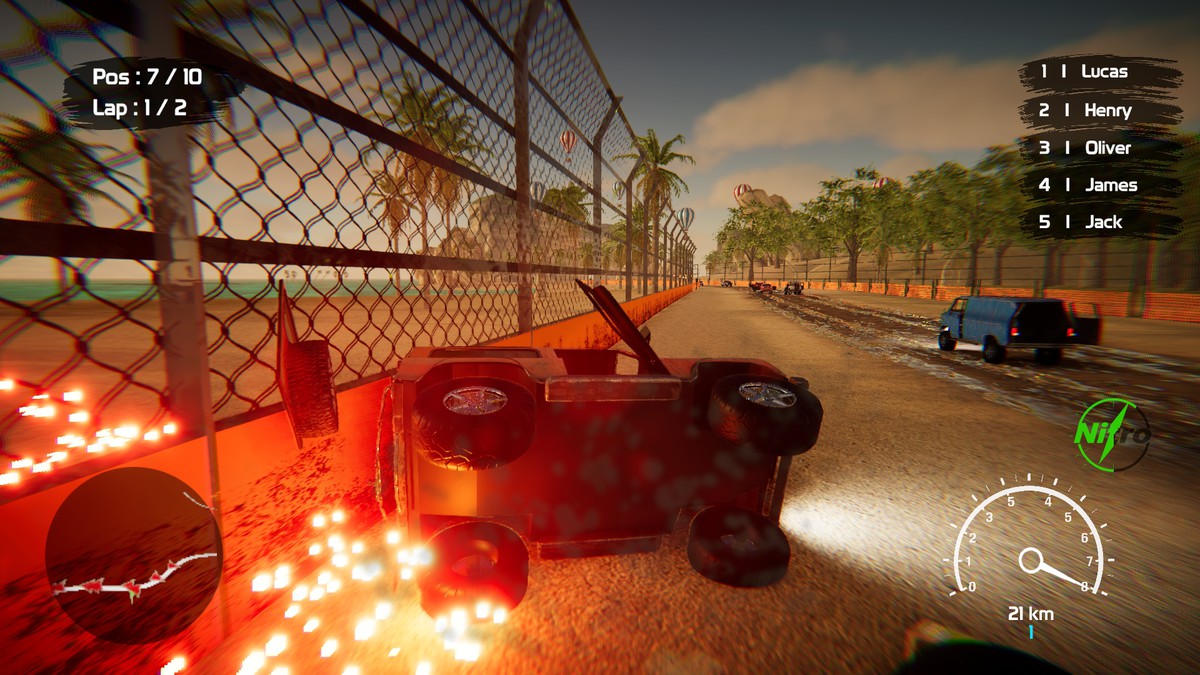
Task: Pick Jack's leaderboard entry
Action: [x=1098, y=222]
